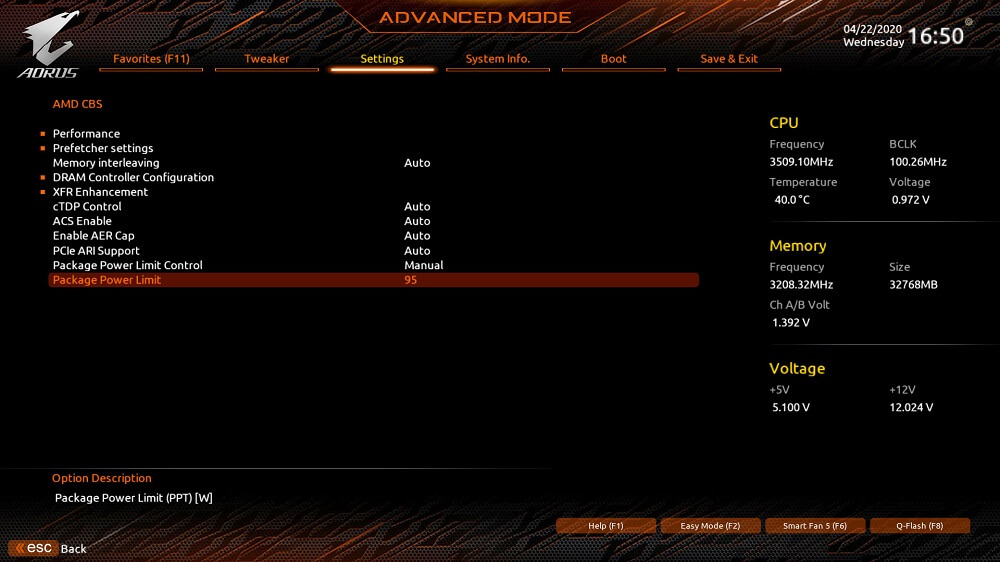Switch to the Favorites (F11) tab

coord(151,59)
